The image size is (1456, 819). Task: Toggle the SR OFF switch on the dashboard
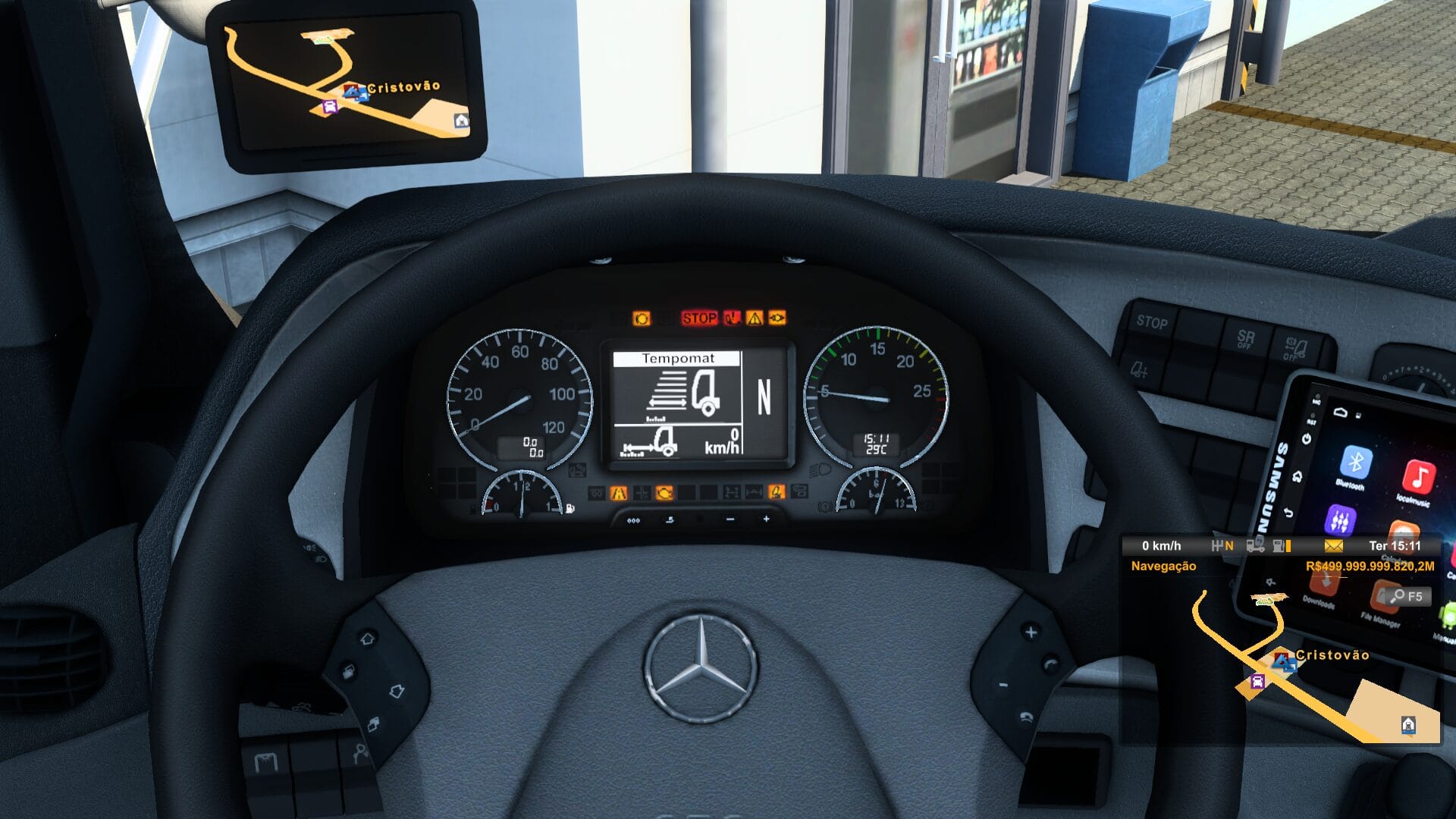(x=1245, y=340)
